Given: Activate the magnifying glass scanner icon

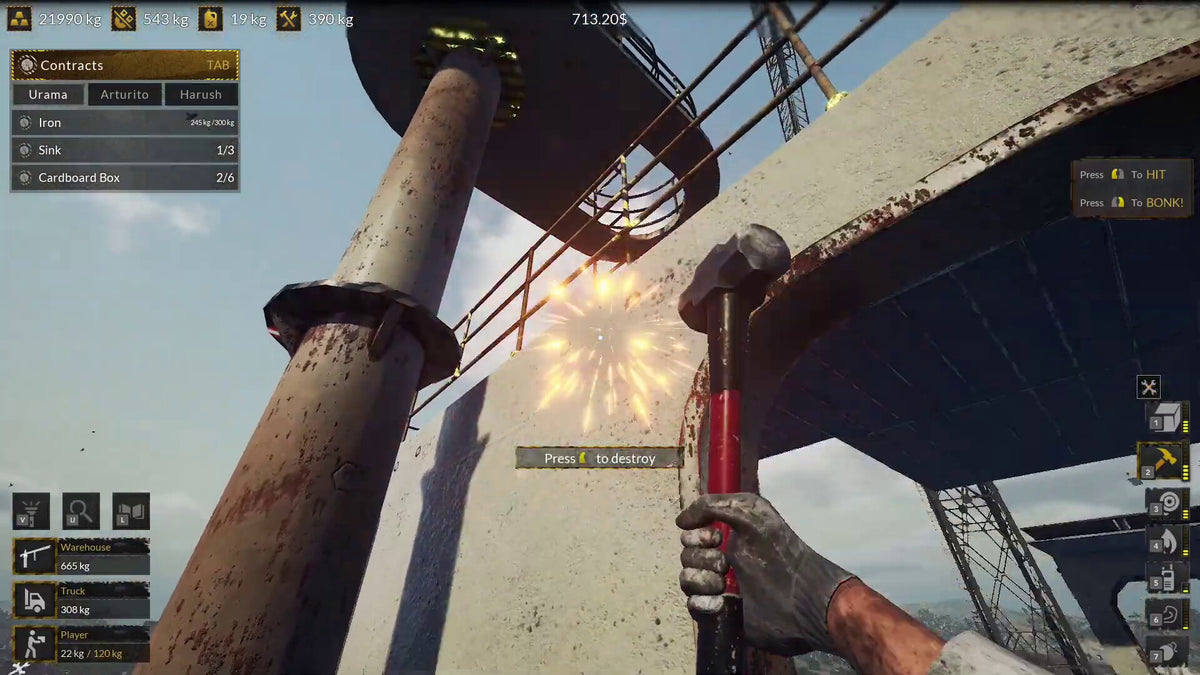Looking at the screenshot, I should [x=81, y=511].
